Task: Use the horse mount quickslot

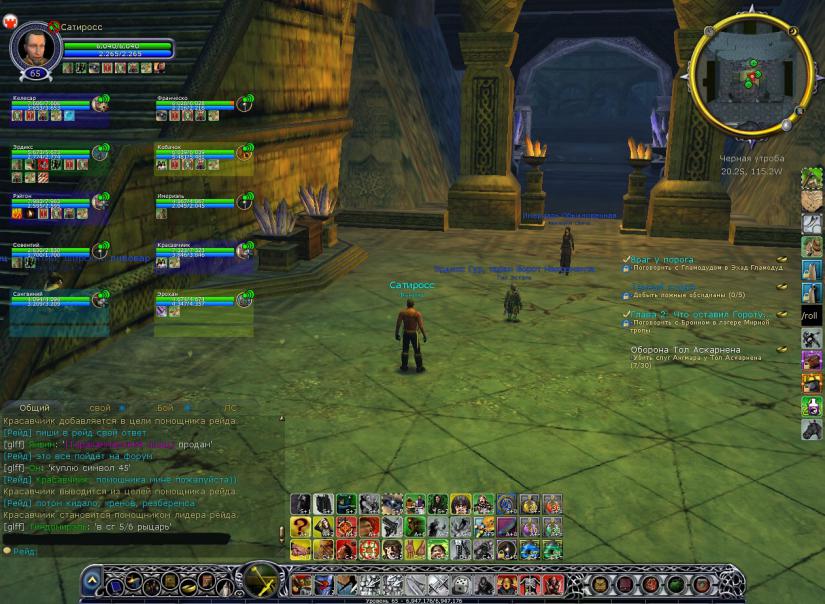Action: 811,429
